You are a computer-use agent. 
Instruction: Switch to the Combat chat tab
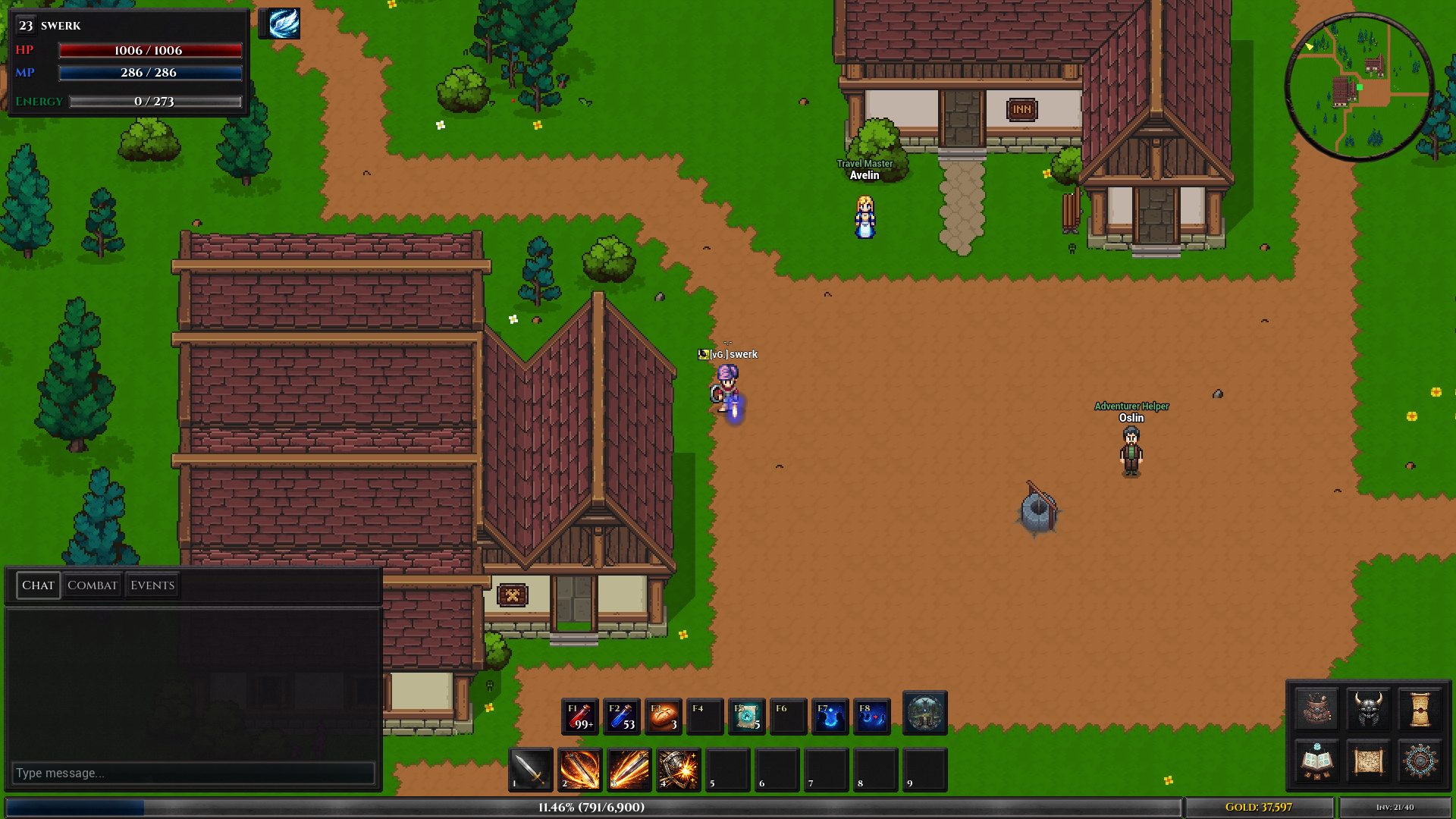[93, 585]
